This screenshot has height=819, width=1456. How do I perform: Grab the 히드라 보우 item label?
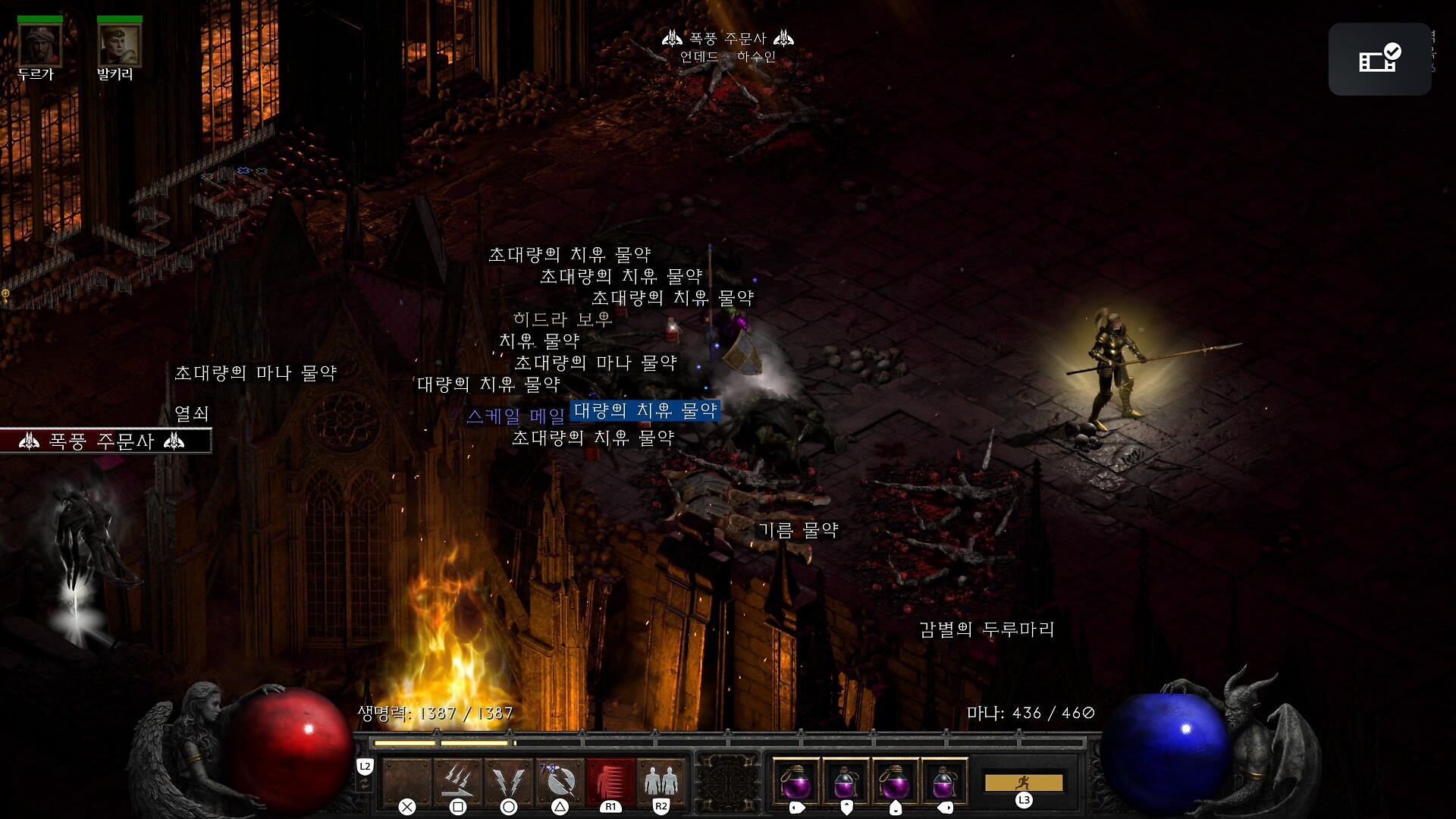562,319
